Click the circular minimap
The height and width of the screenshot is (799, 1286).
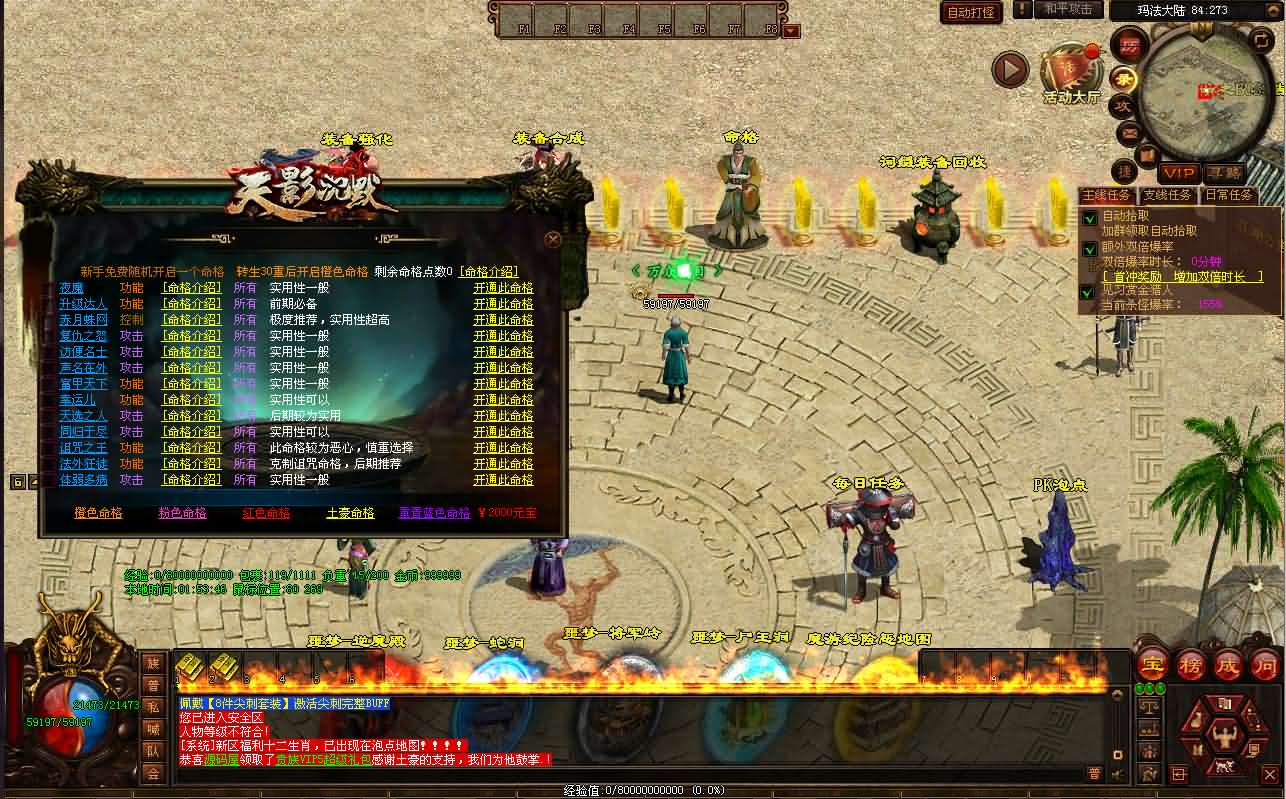(x=1200, y=88)
